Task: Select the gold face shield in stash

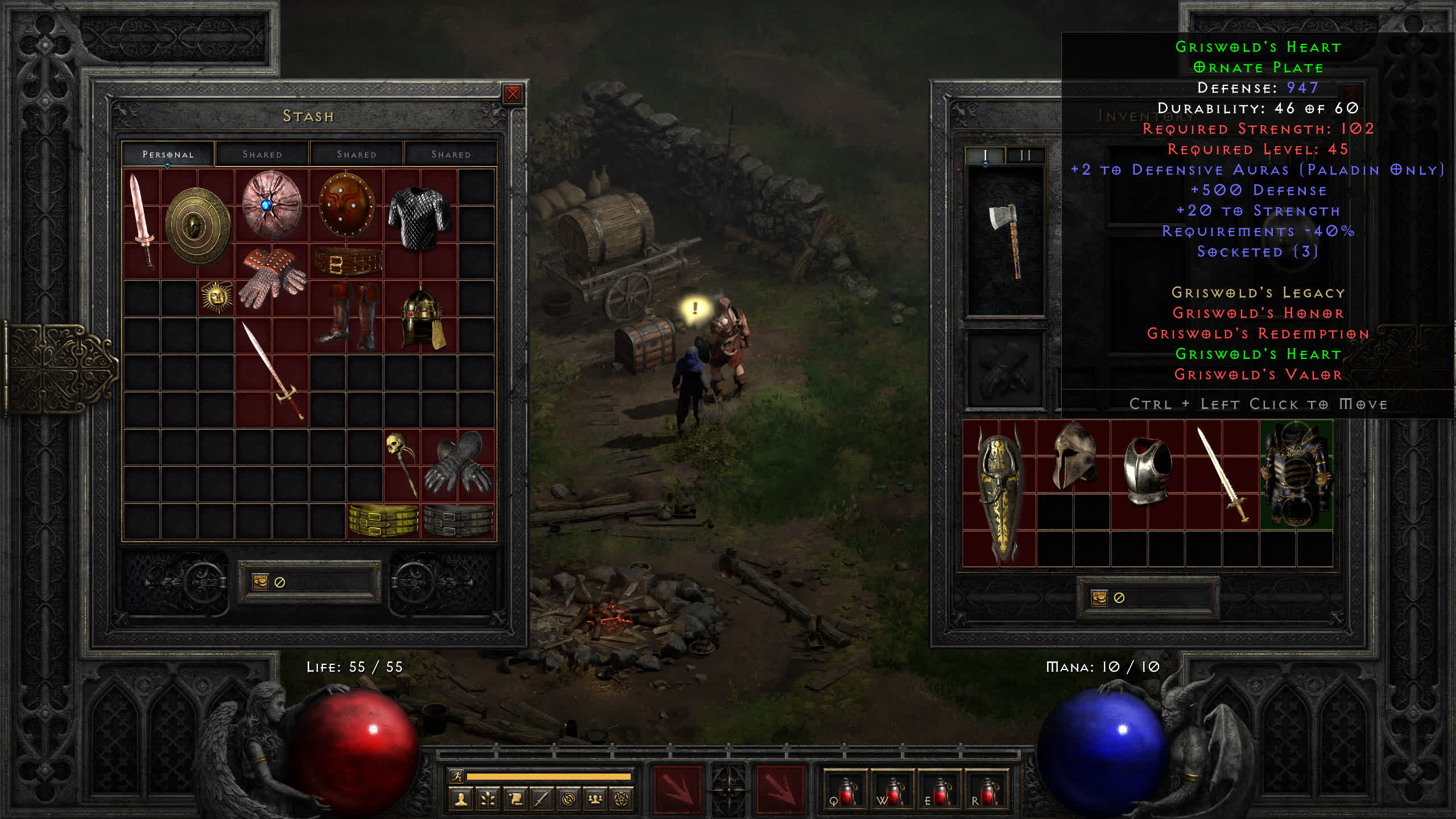Action: 197,225
